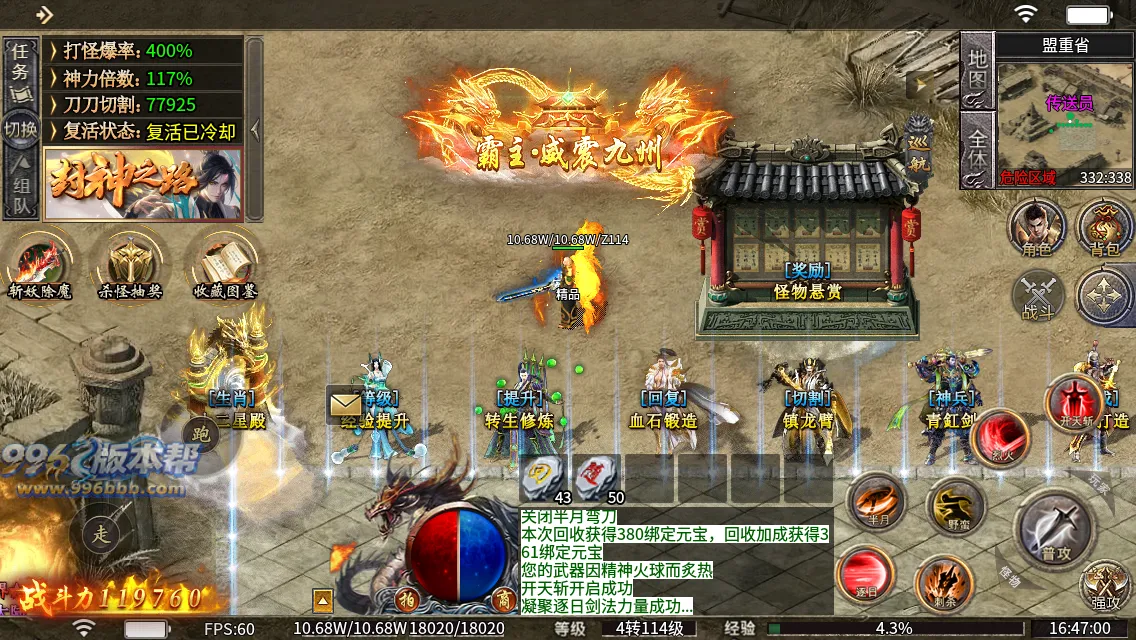Activate the 烈火 fire skill
The width and height of the screenshot is (1136, 640).
click(x=1000, y=438)
